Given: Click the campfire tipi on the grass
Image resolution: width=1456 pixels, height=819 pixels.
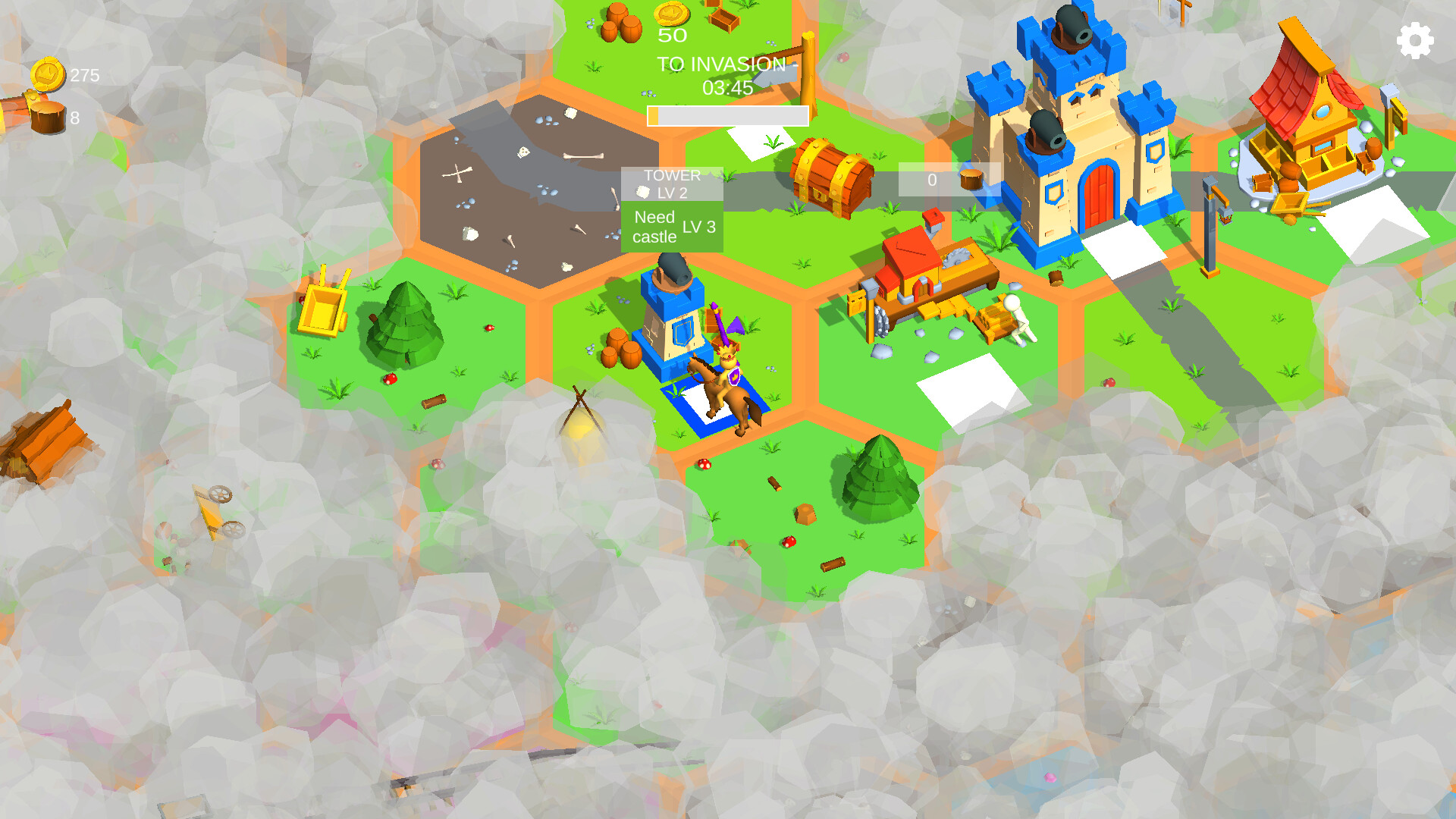Looking at the screenshot, I should (580, 413).
